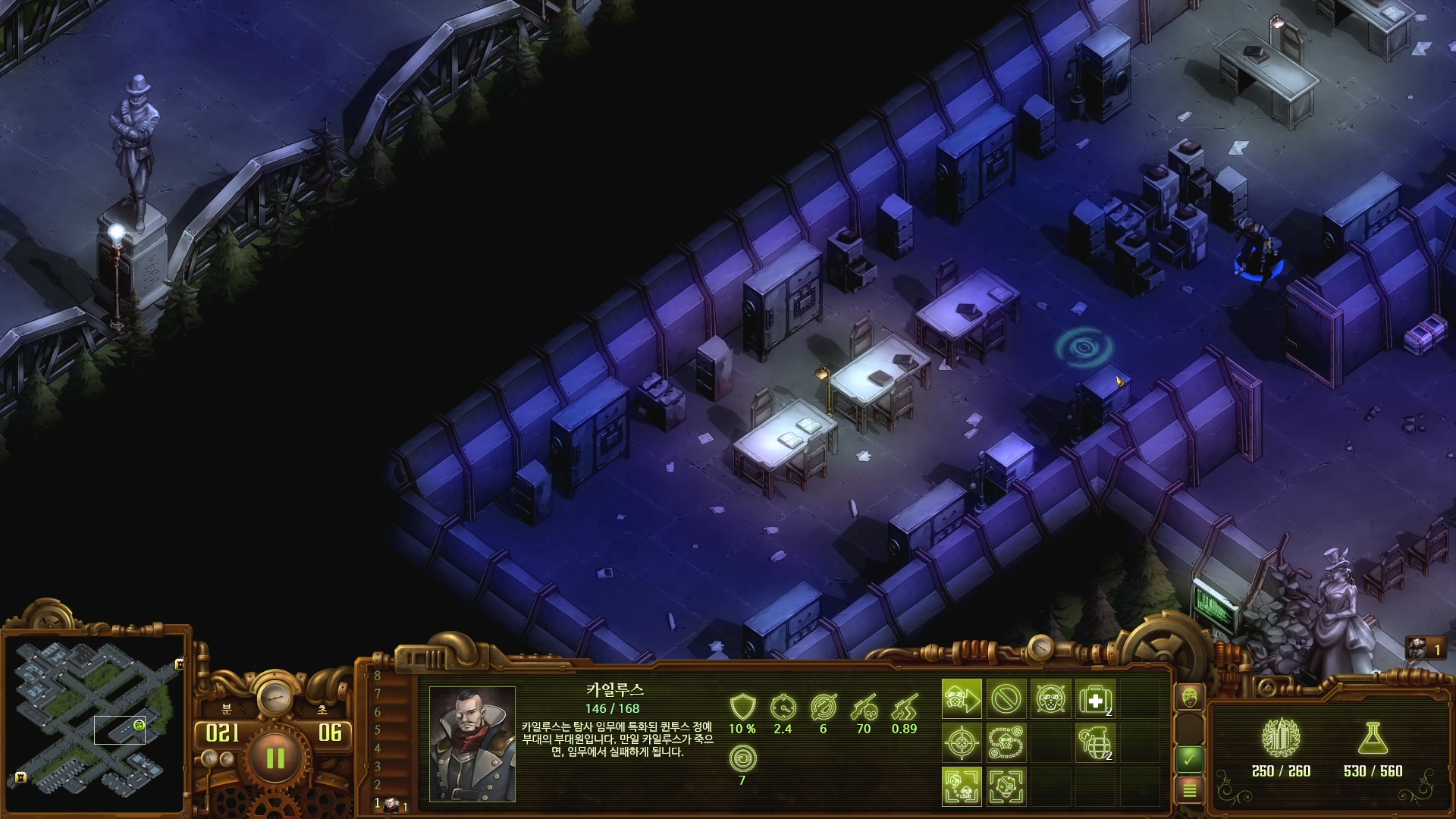The image size is (1456, 819).
Task: Select the move command icon
Action: coord(962,699)
